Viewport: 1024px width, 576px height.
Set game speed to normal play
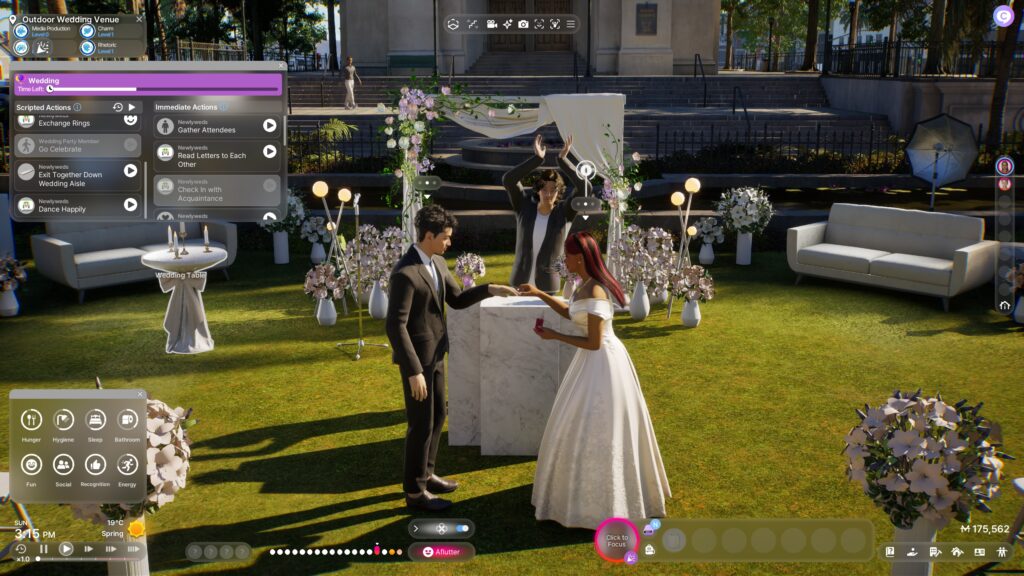click(x=66, y=549)
